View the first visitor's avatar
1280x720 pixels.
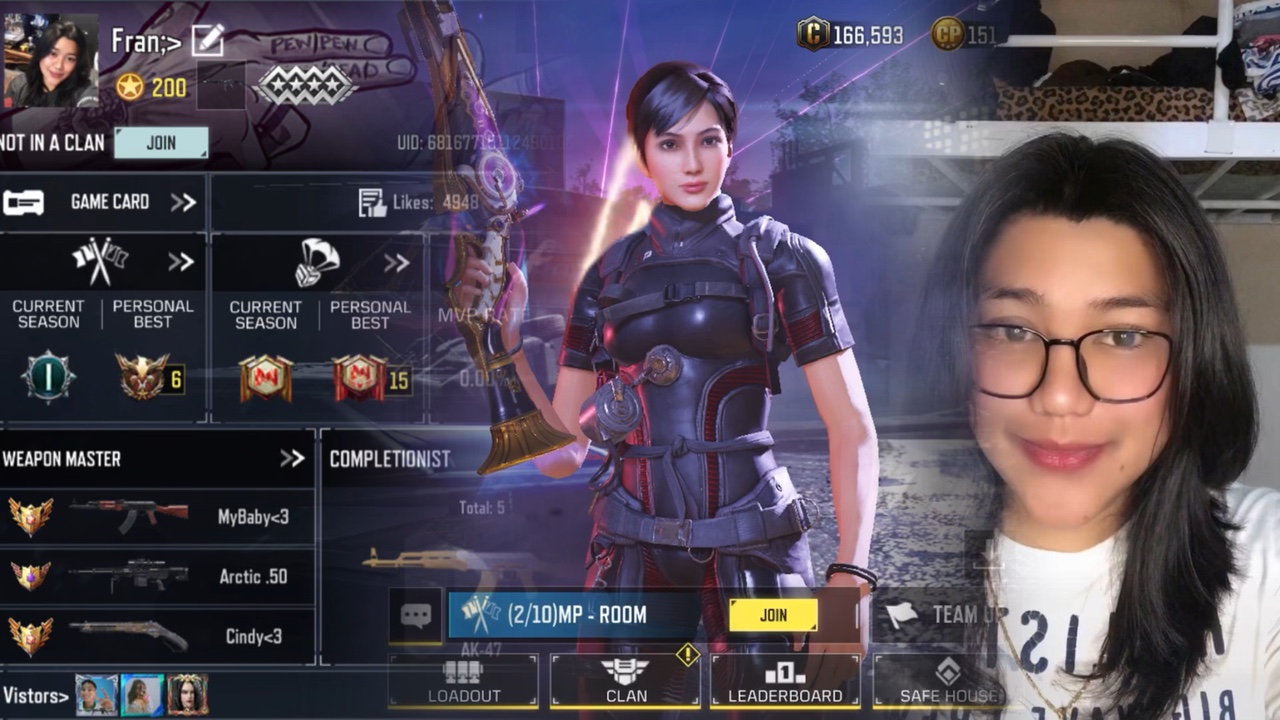(x=96, y=695)
